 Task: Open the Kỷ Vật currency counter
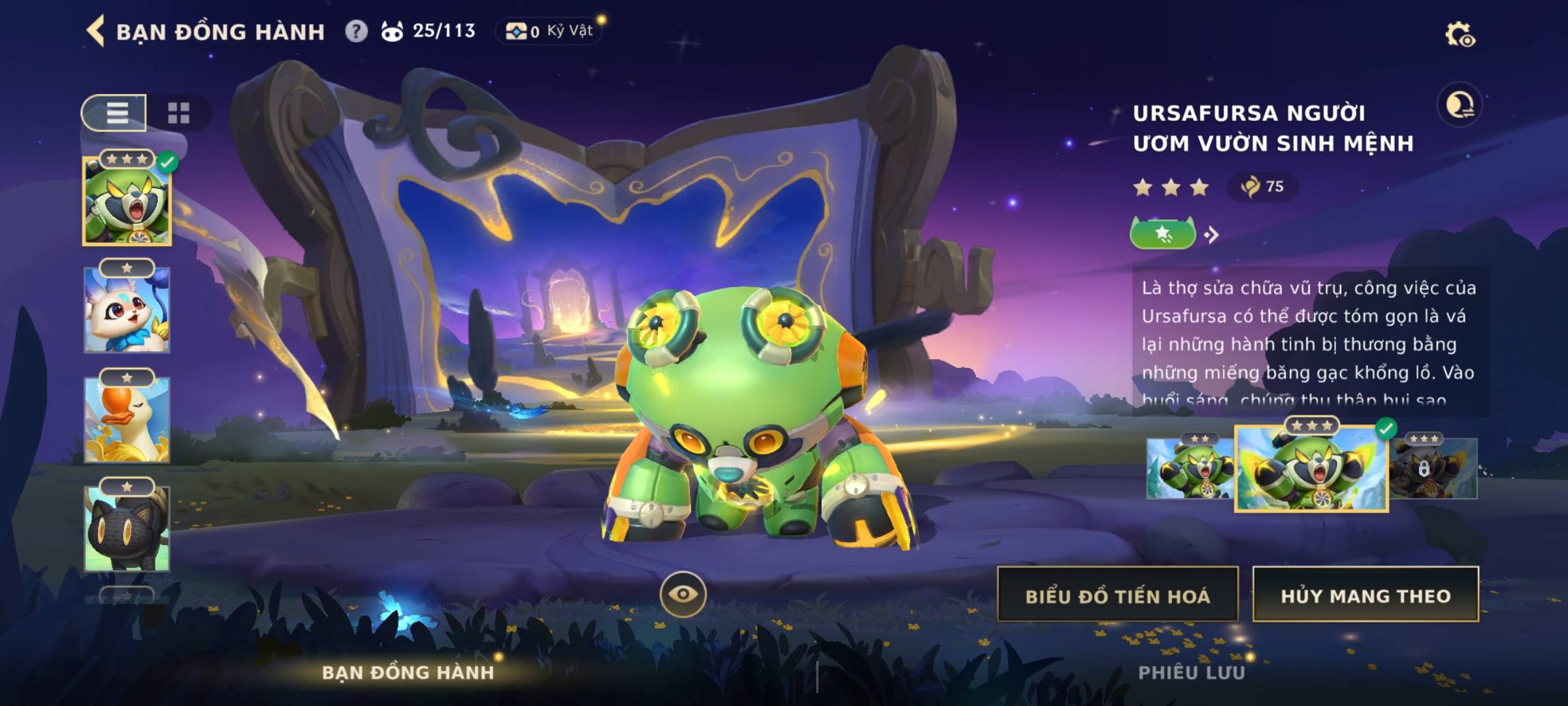549,31
